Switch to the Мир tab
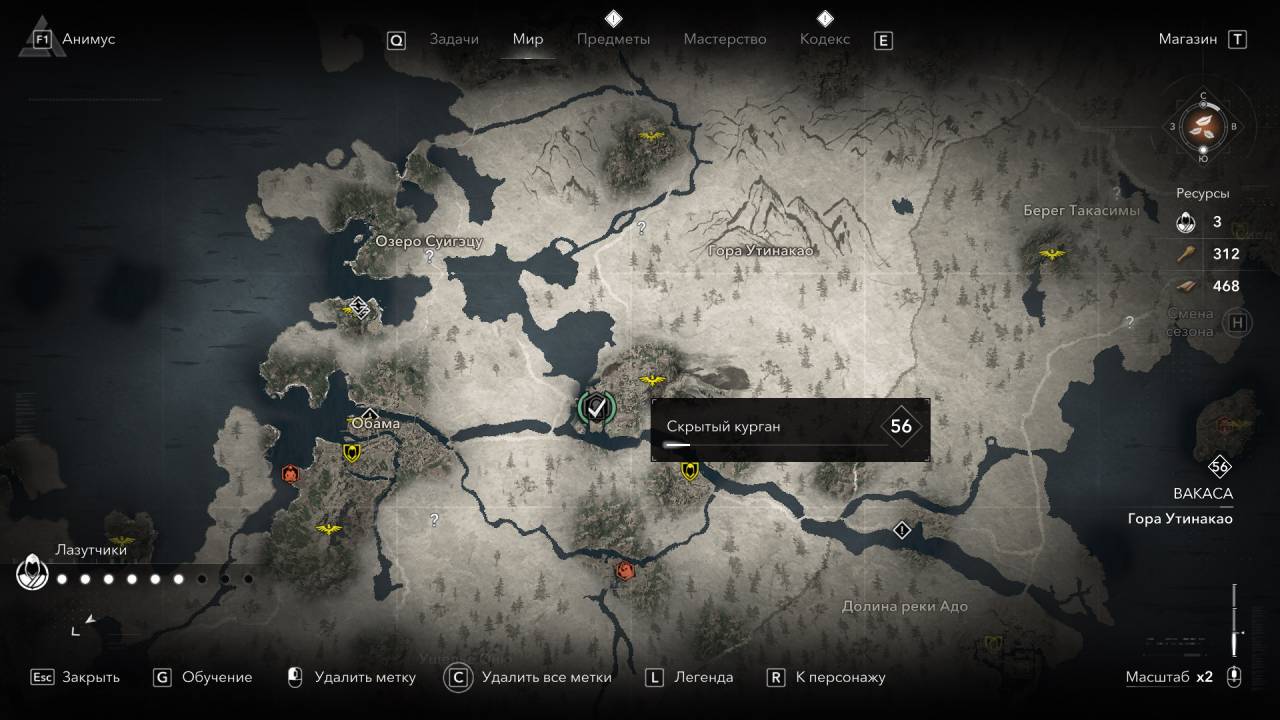1280x720 pixels. tap(528, 39)
